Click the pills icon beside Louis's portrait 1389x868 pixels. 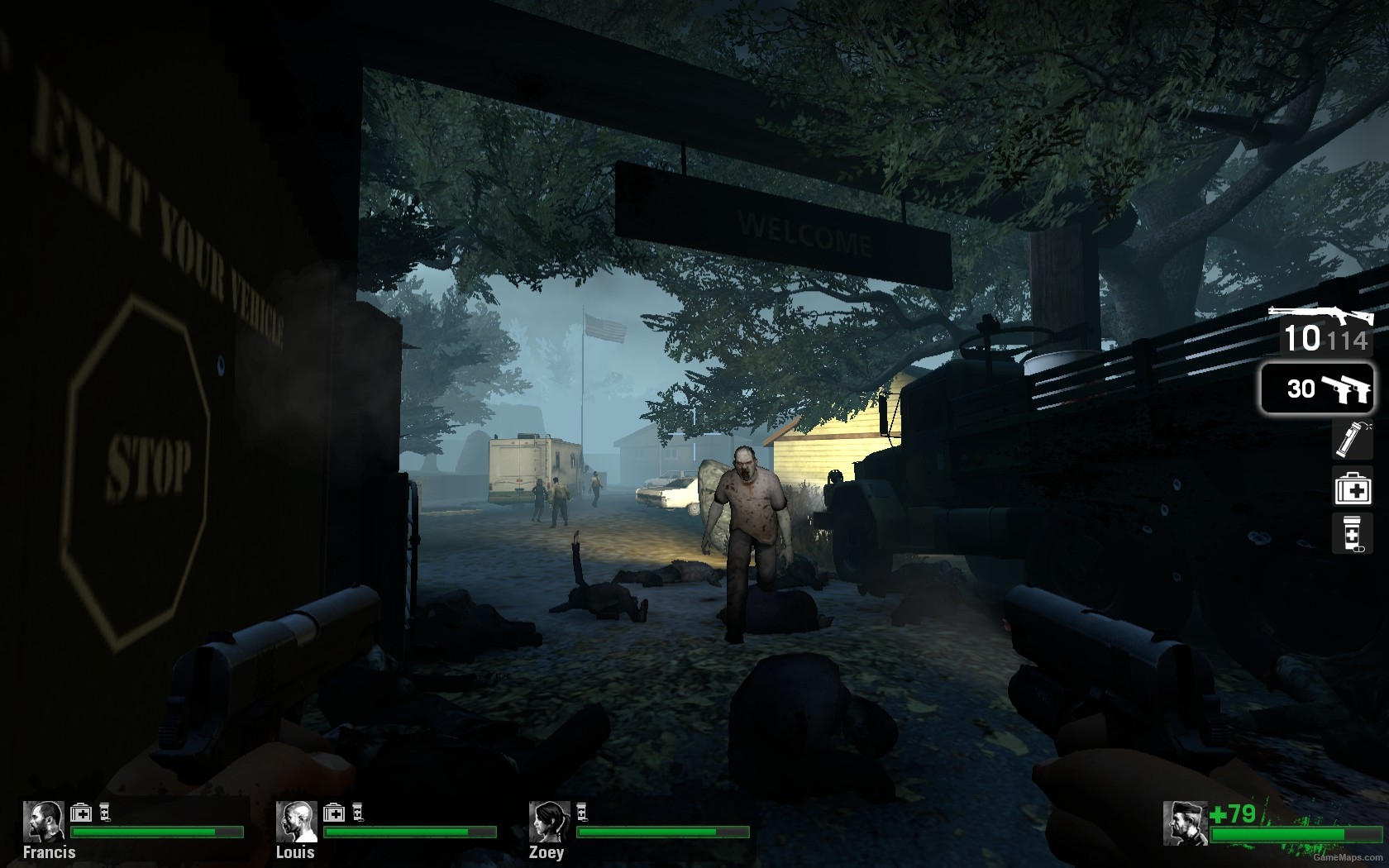click(x=357, y=813)
